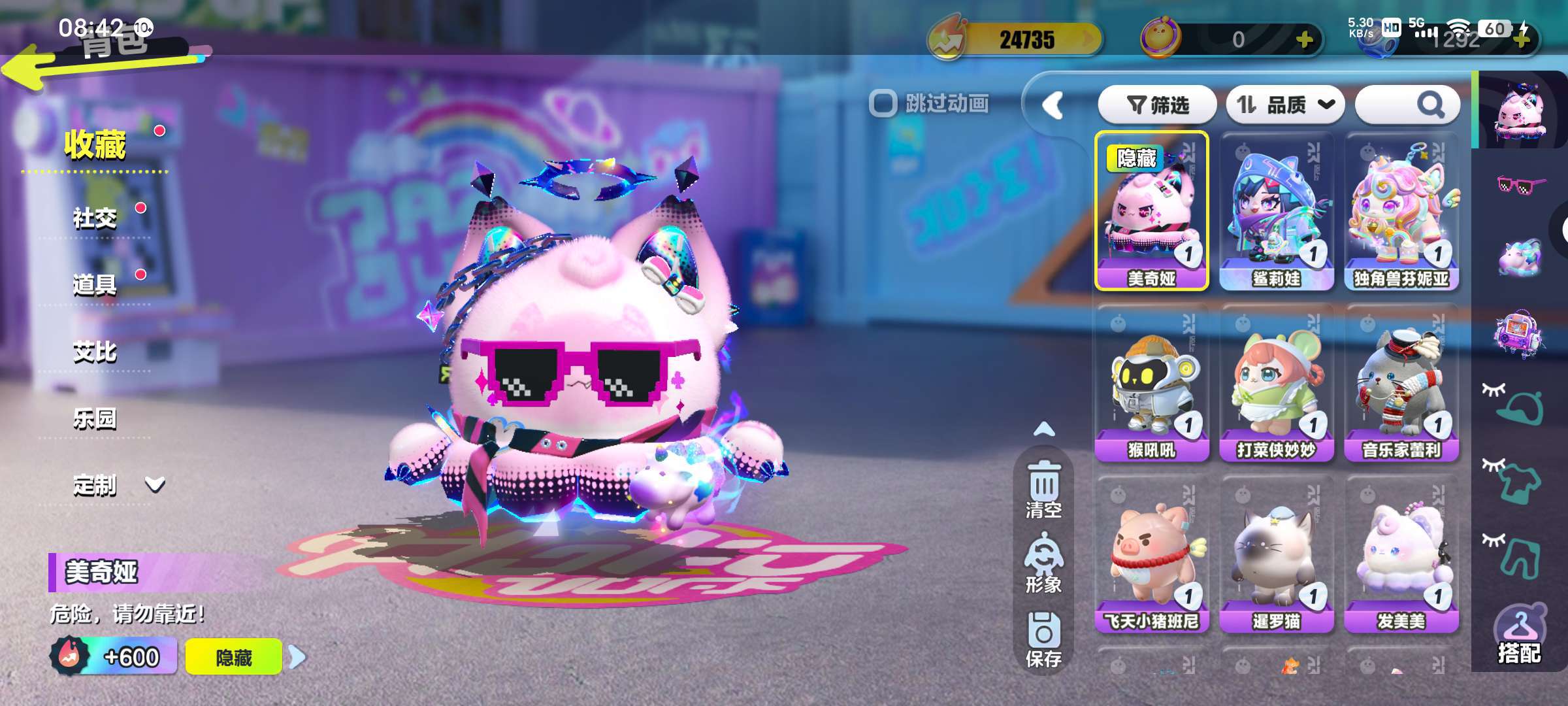The image size is (1568, 706).
Task: Click the yellow 隐藏 button
Action: click(234, 657)
